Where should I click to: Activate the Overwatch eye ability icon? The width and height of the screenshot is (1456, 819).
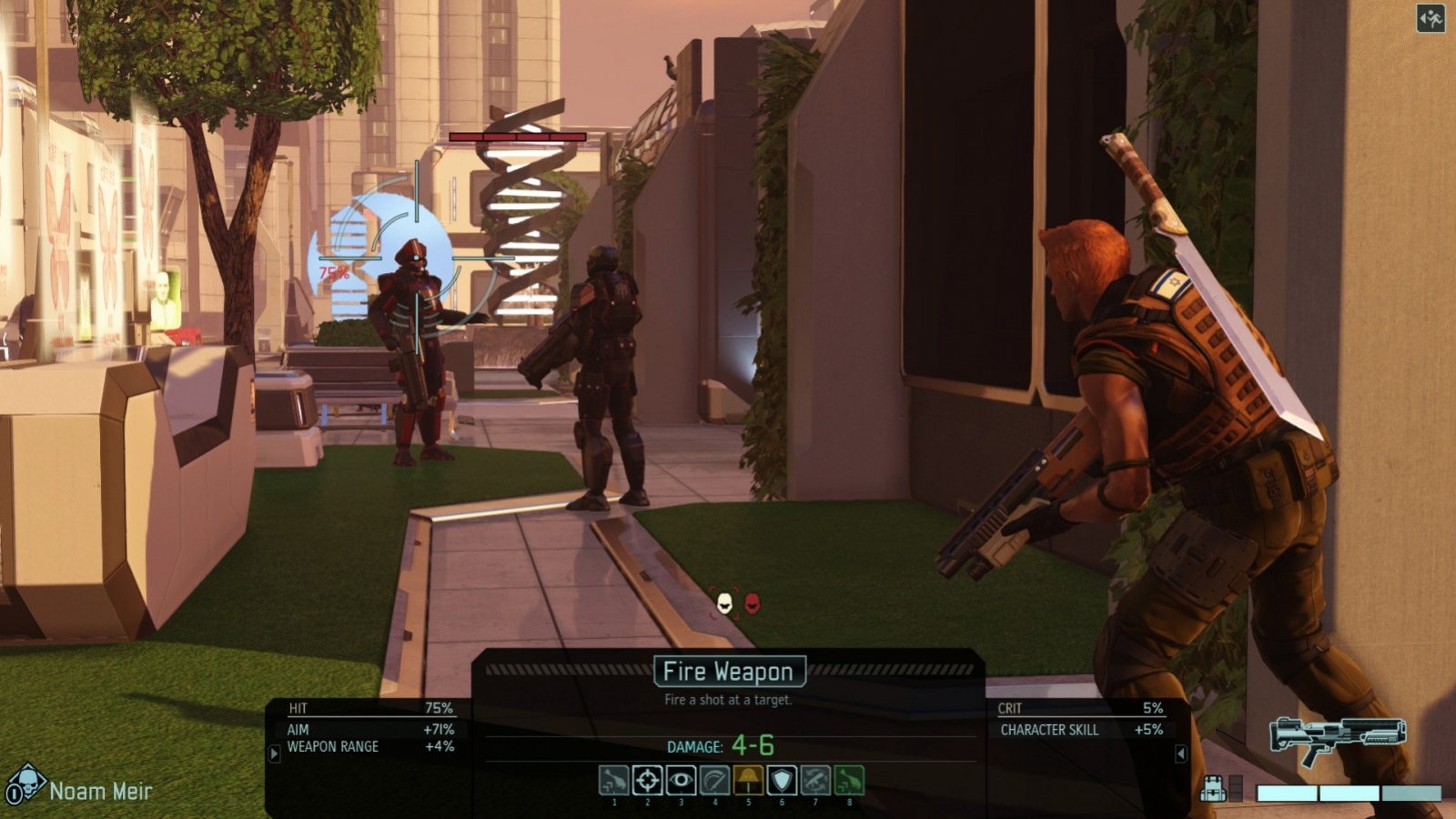[x=680, y=780]
